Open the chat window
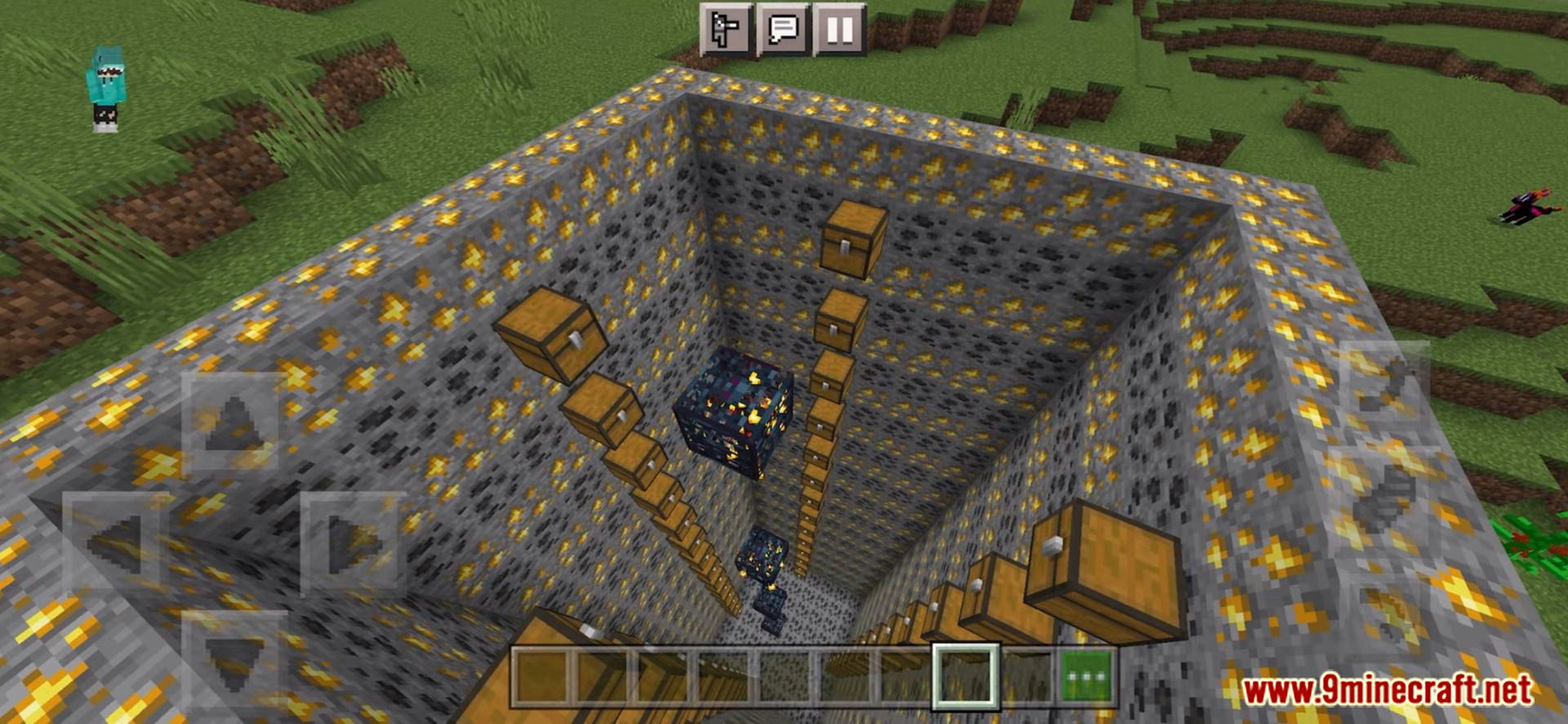 coord(782,29)
